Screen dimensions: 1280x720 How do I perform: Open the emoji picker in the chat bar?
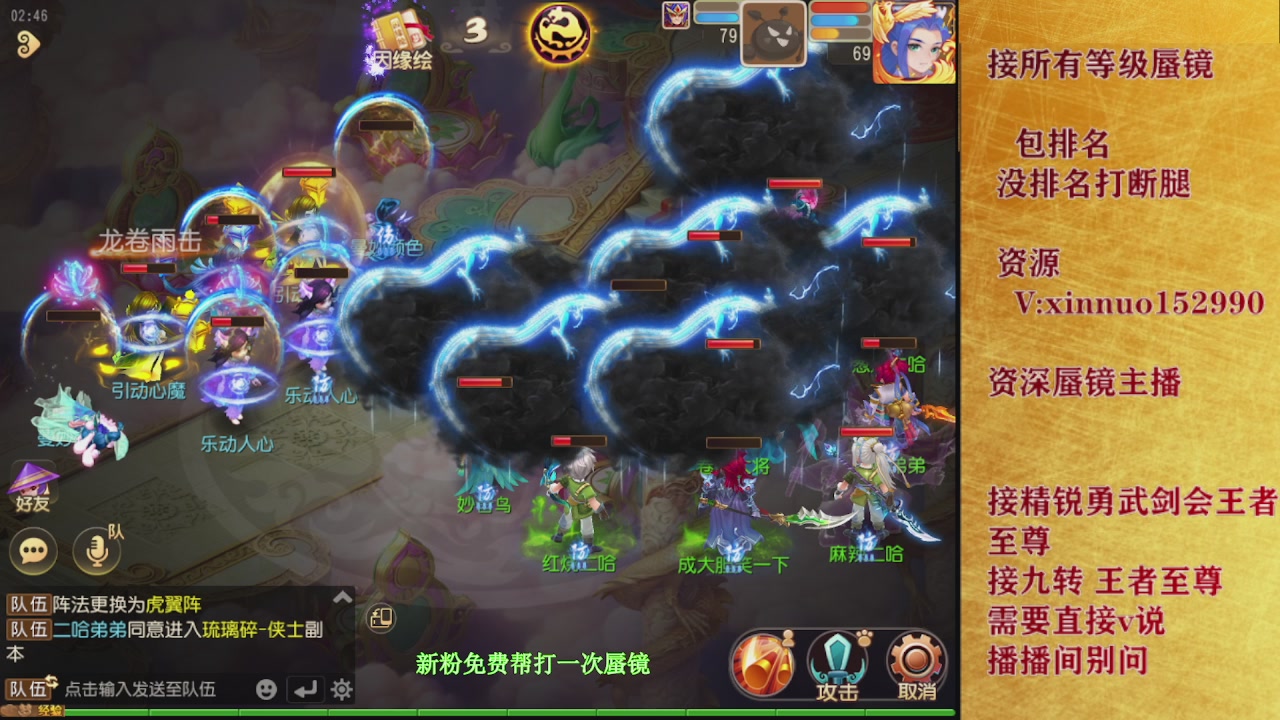tap(267, 690)
